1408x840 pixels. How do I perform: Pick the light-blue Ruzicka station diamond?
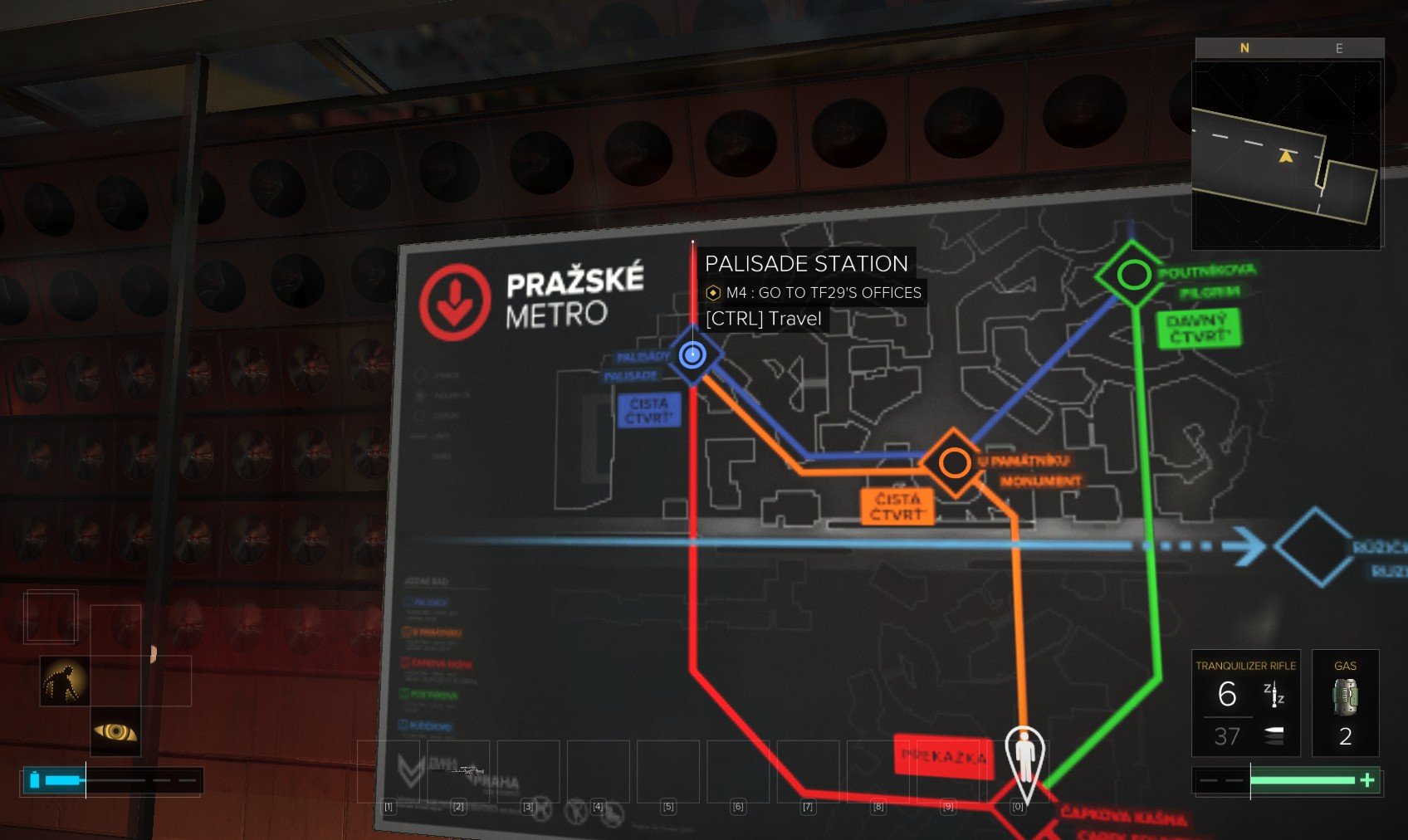[x=1315, y=546]
